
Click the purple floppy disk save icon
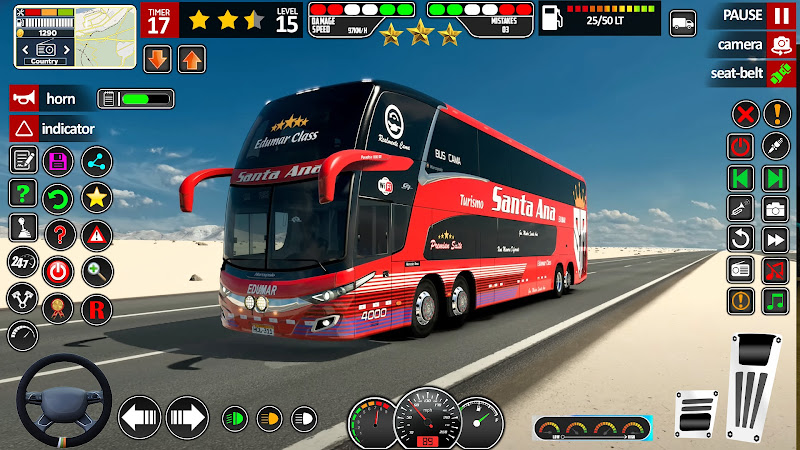59,161
